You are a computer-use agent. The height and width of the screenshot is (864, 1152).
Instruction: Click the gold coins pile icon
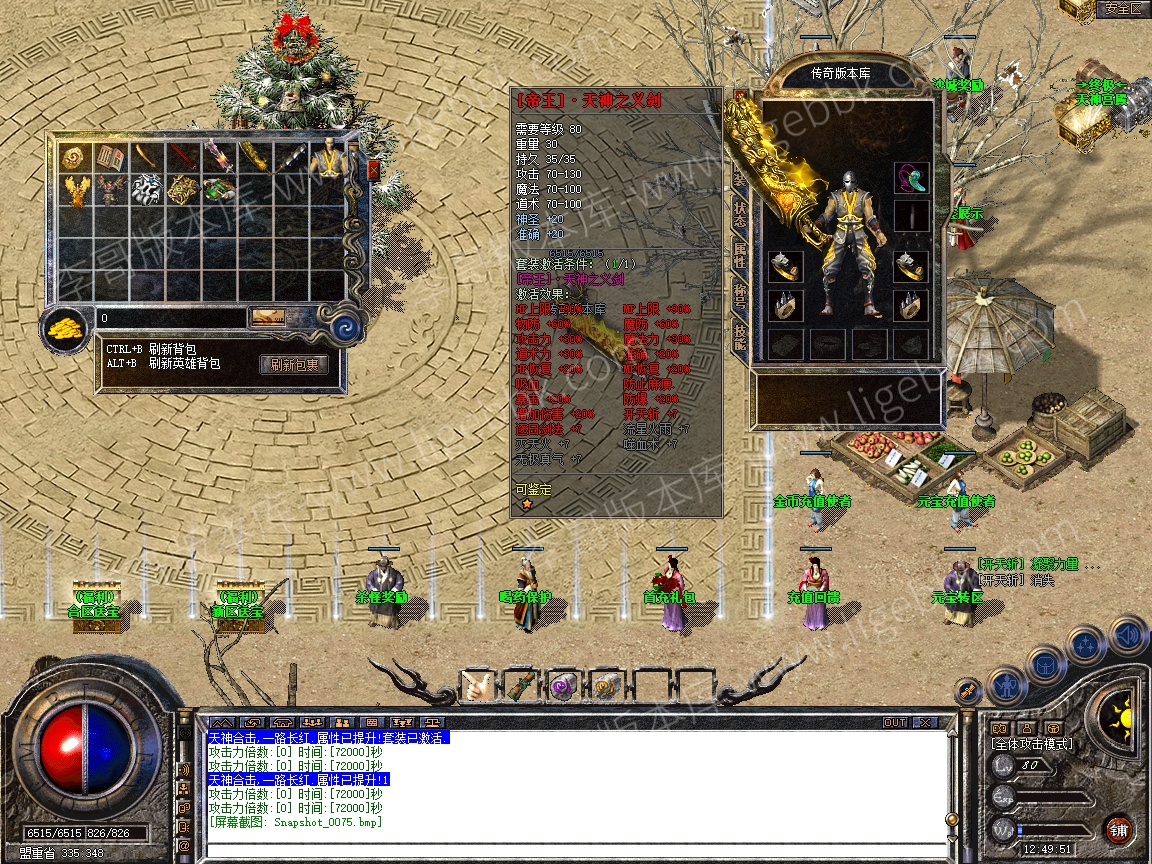point(66,326)
